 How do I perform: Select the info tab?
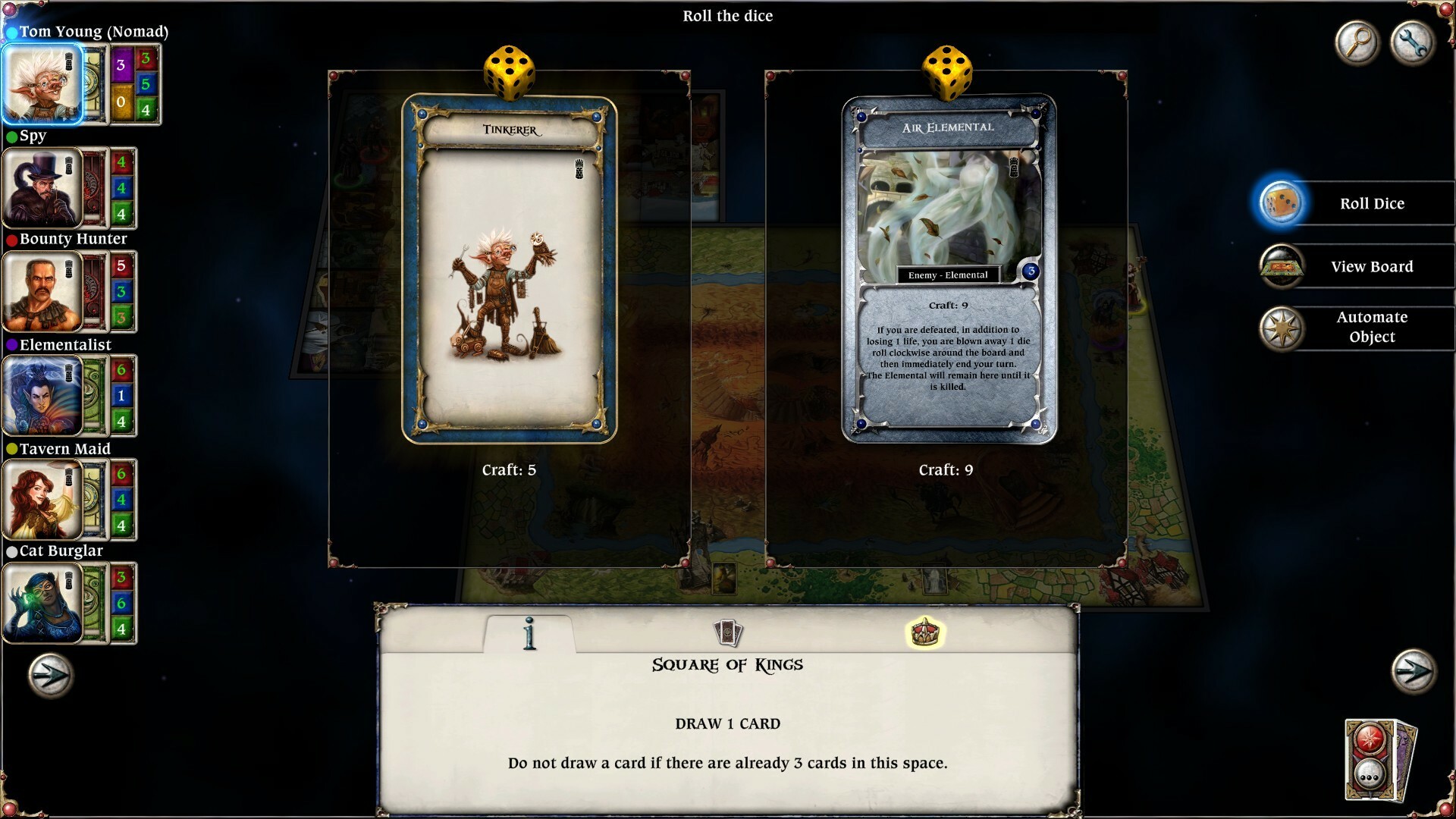coord(529,632)
